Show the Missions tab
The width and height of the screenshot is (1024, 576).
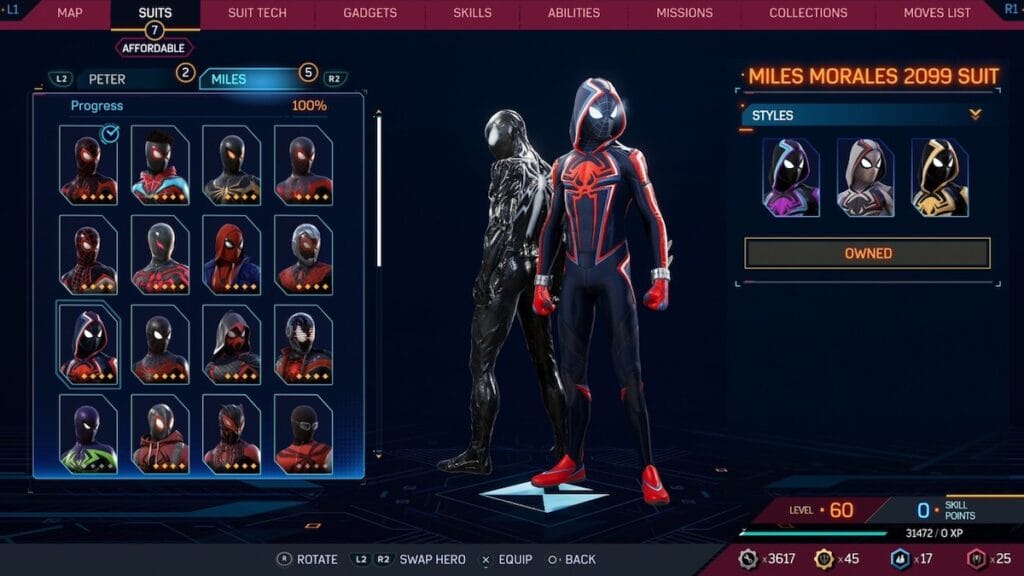point(685,13)
